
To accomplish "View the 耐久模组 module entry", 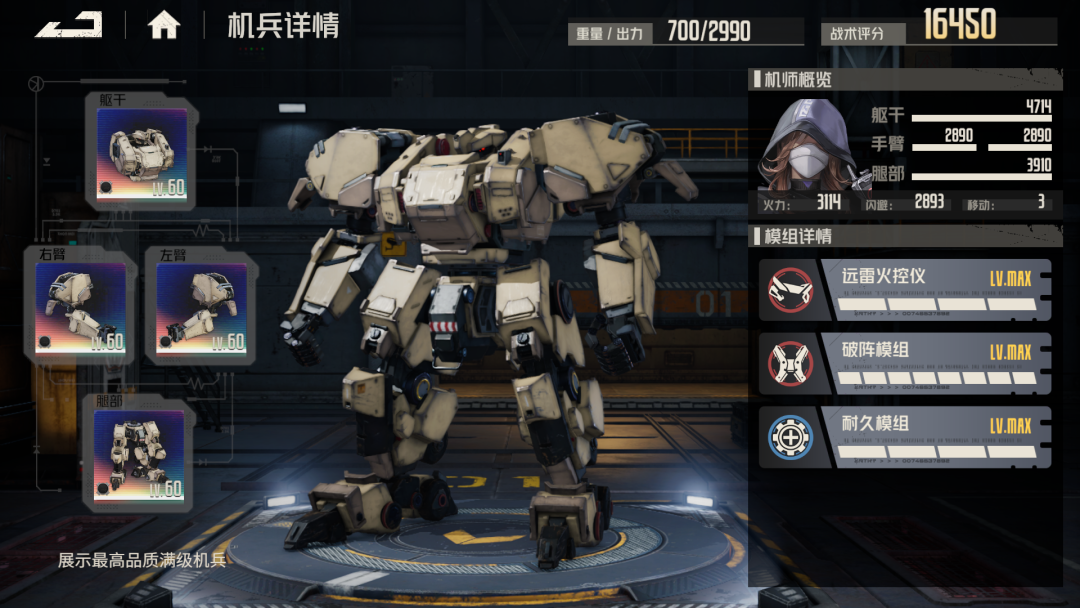I will coord(905,437).
